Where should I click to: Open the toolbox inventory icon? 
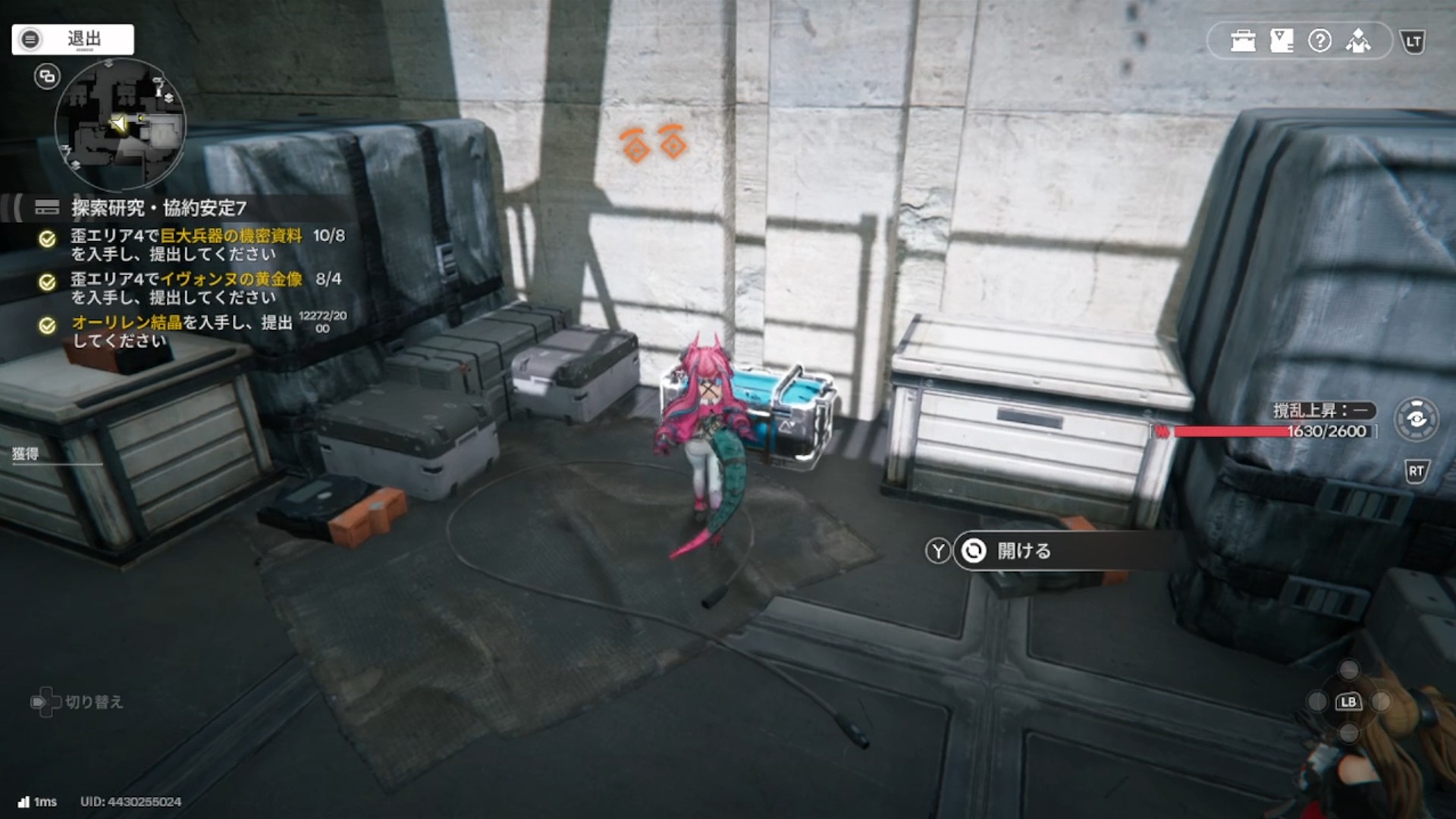(x=1243, y=41)
